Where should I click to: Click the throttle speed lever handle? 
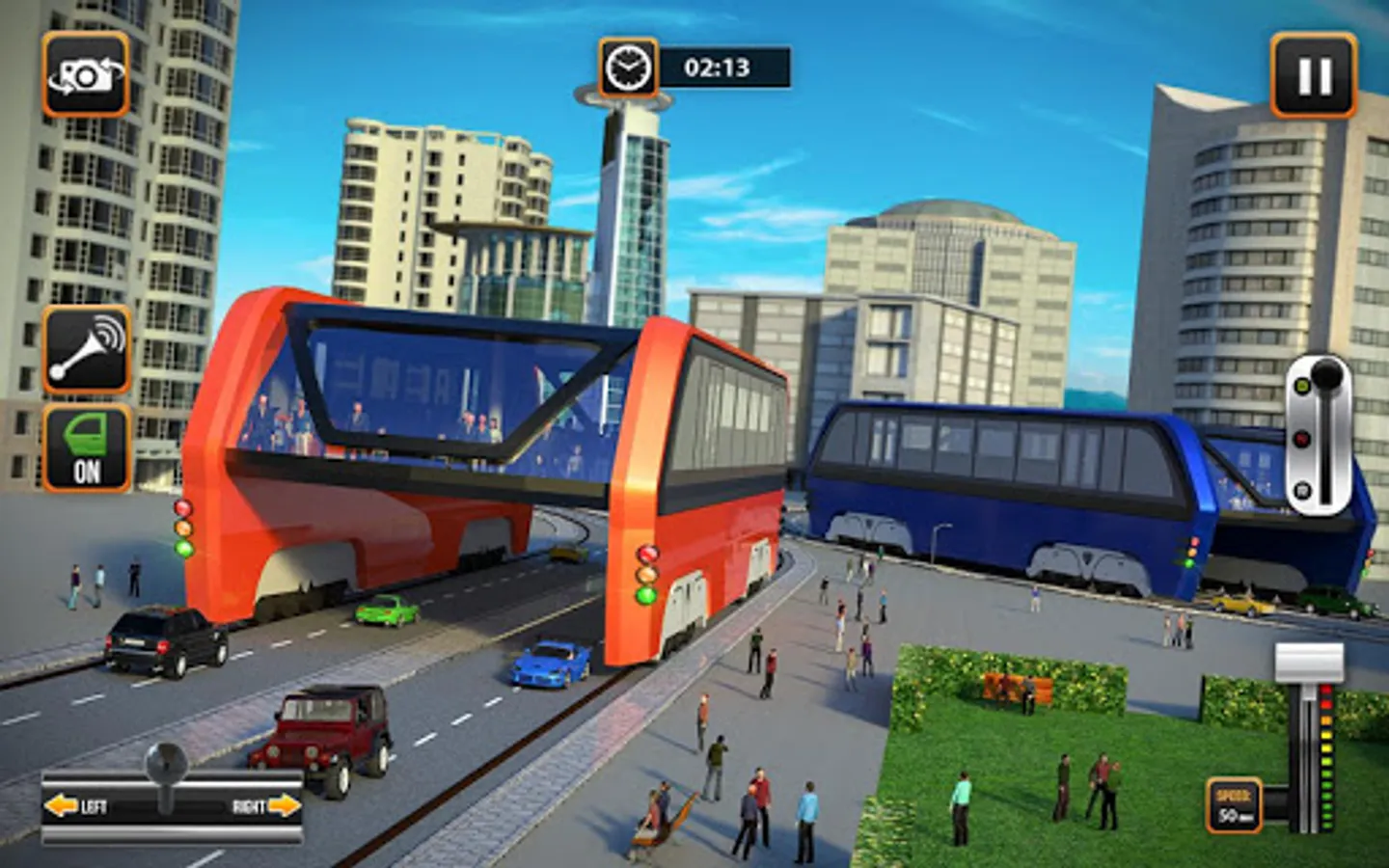1309,664
